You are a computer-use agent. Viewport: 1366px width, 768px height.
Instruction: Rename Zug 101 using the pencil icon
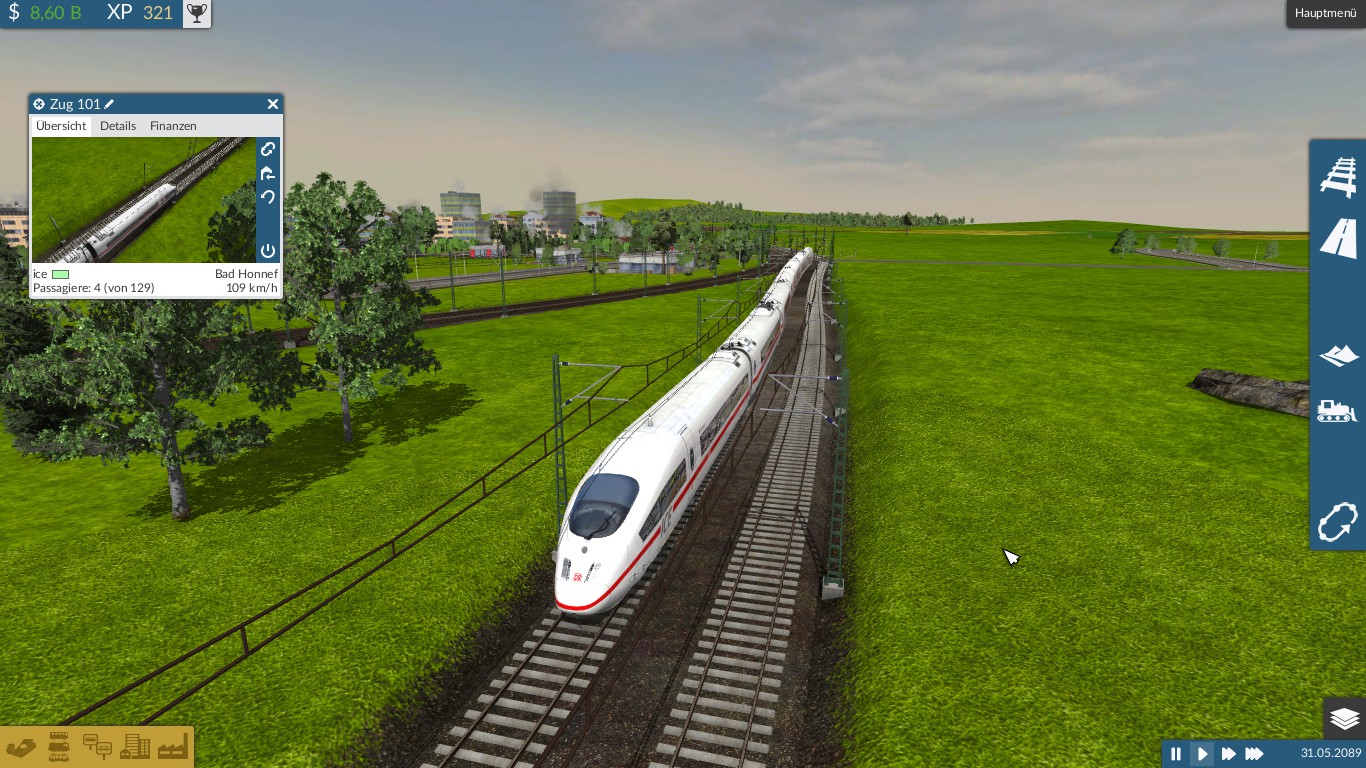point(109,104)
